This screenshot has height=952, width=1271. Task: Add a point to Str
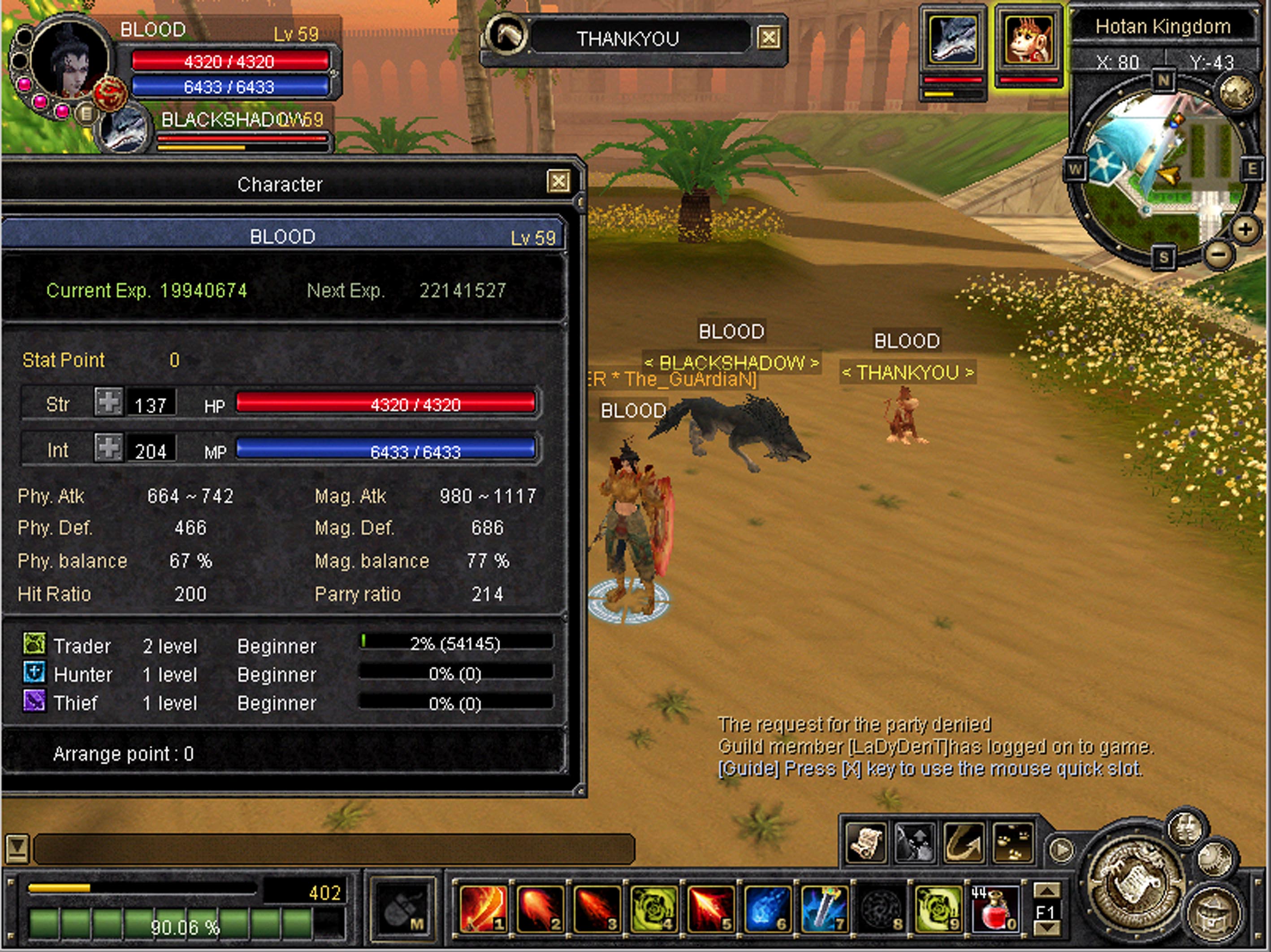[x=108, y=402]
